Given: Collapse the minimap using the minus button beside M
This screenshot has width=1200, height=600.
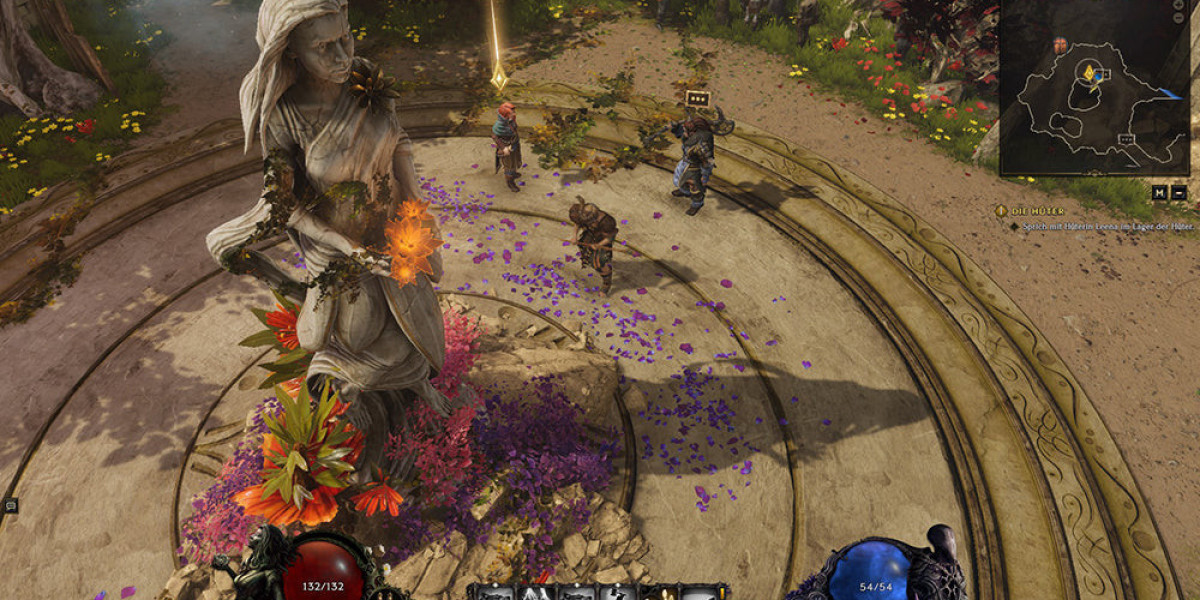Looking at the screenshot, I should click(1179, 193).
